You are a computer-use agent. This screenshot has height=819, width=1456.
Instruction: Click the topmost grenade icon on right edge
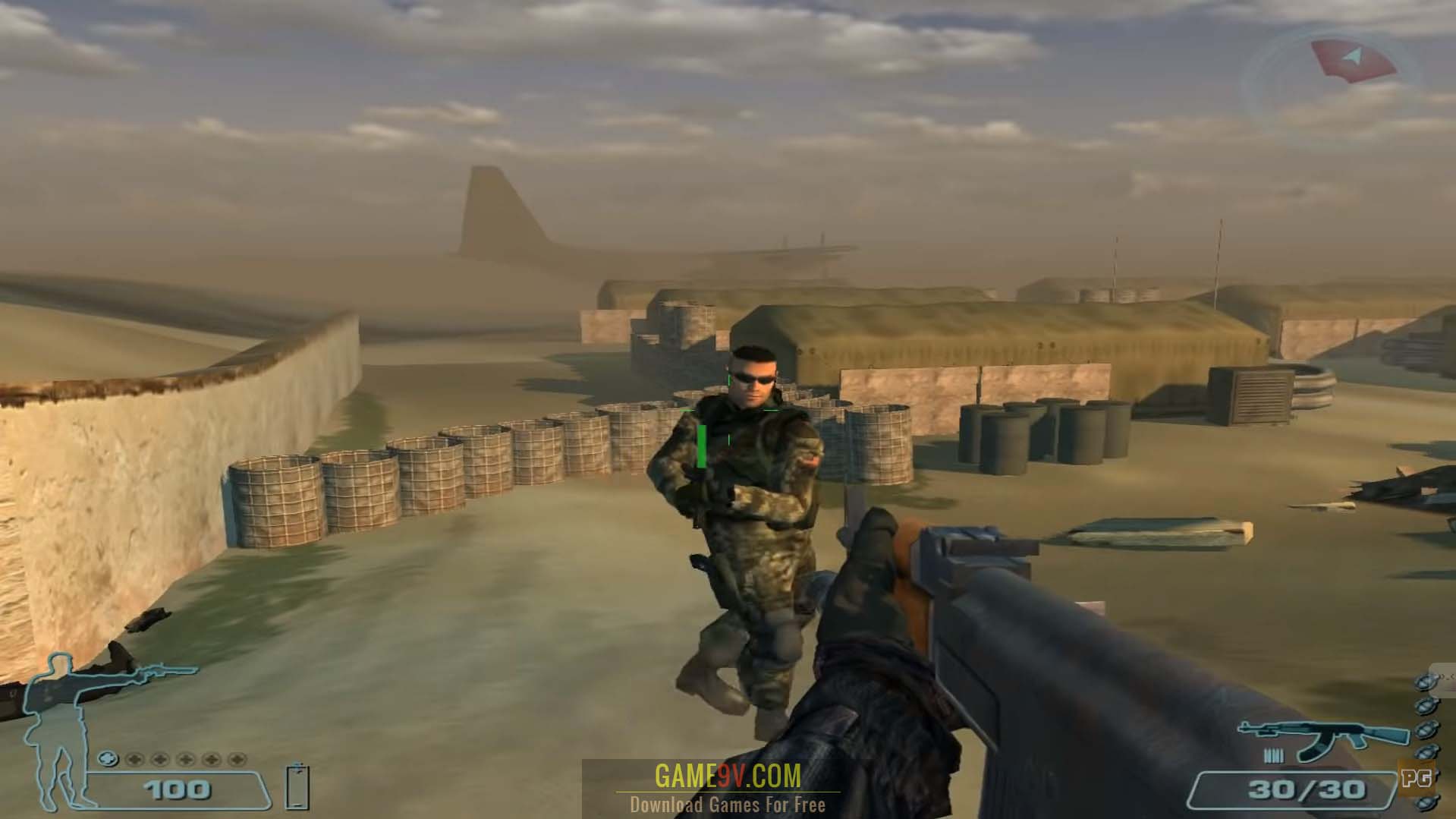1424,683
